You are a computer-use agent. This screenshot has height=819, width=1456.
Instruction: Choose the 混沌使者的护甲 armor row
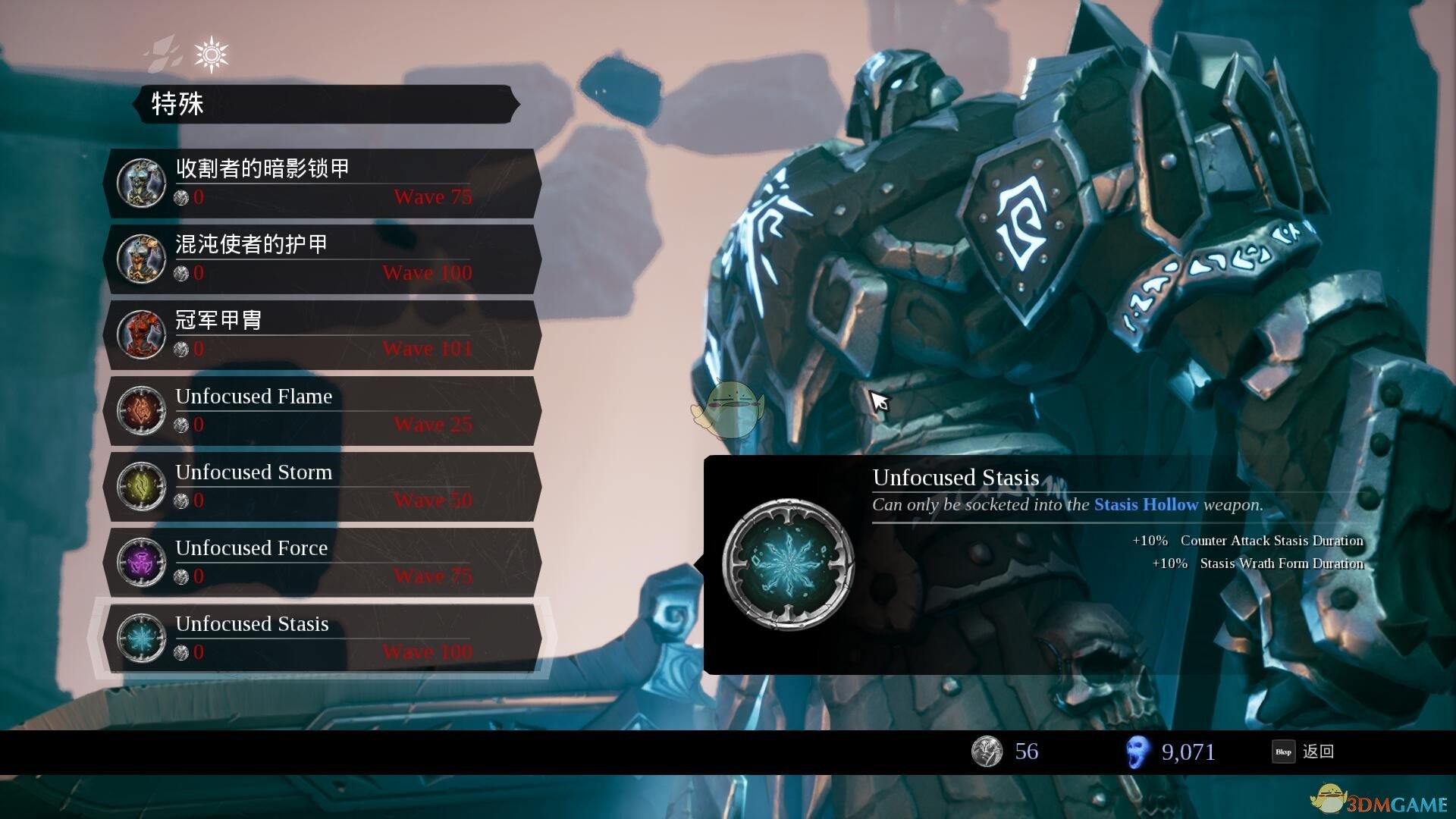tap(323, 259)
